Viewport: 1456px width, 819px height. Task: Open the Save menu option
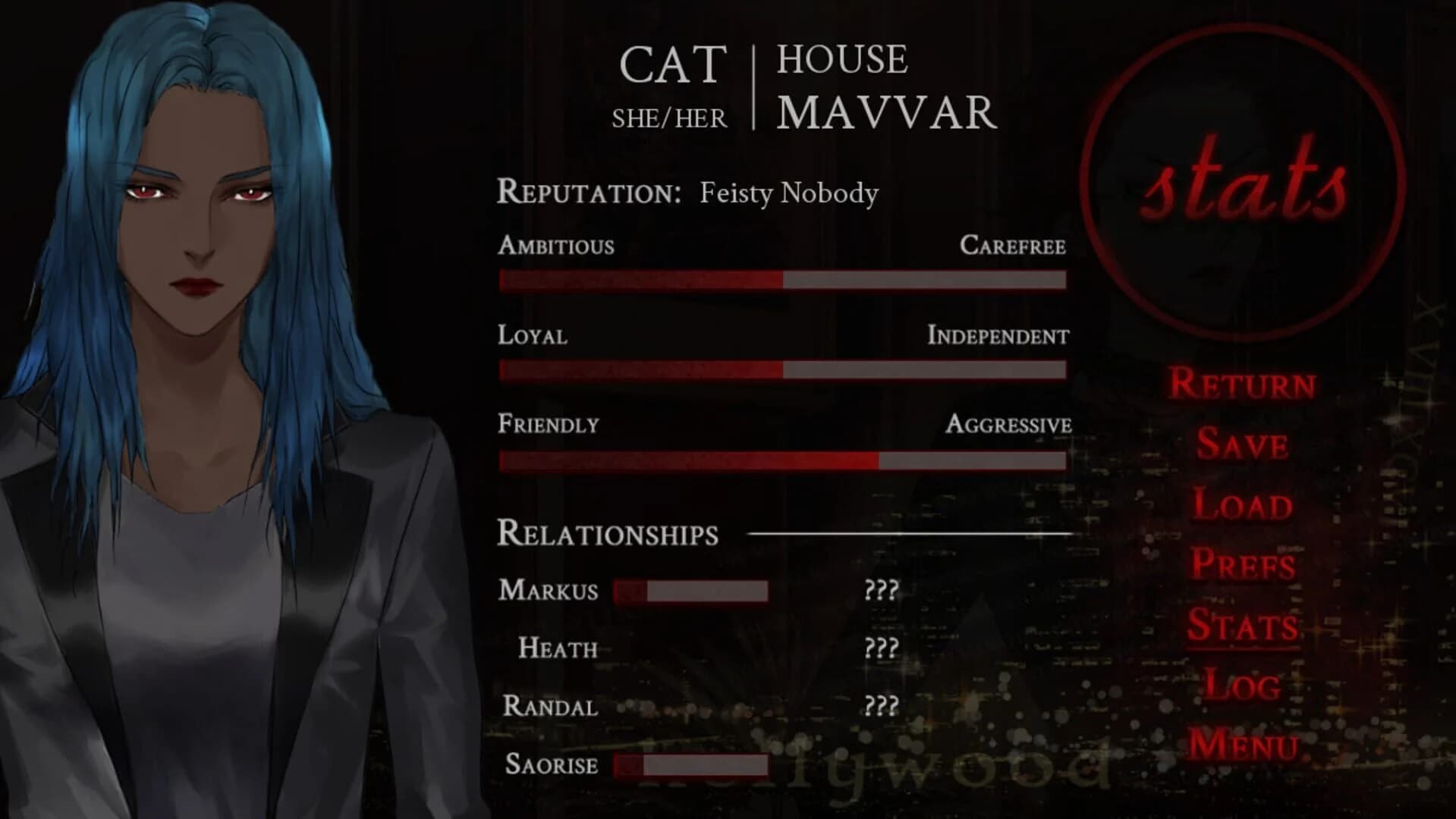pyautogui.click(x=1243, y=446)
